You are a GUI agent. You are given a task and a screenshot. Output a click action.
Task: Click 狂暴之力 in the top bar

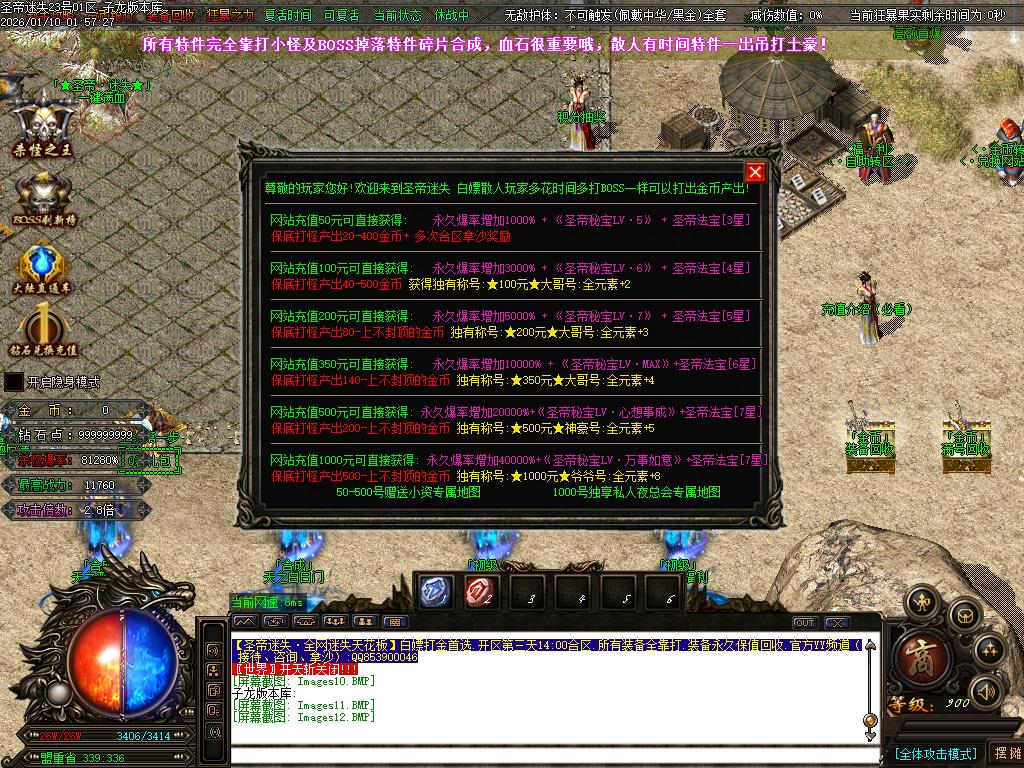coord(230,16)
